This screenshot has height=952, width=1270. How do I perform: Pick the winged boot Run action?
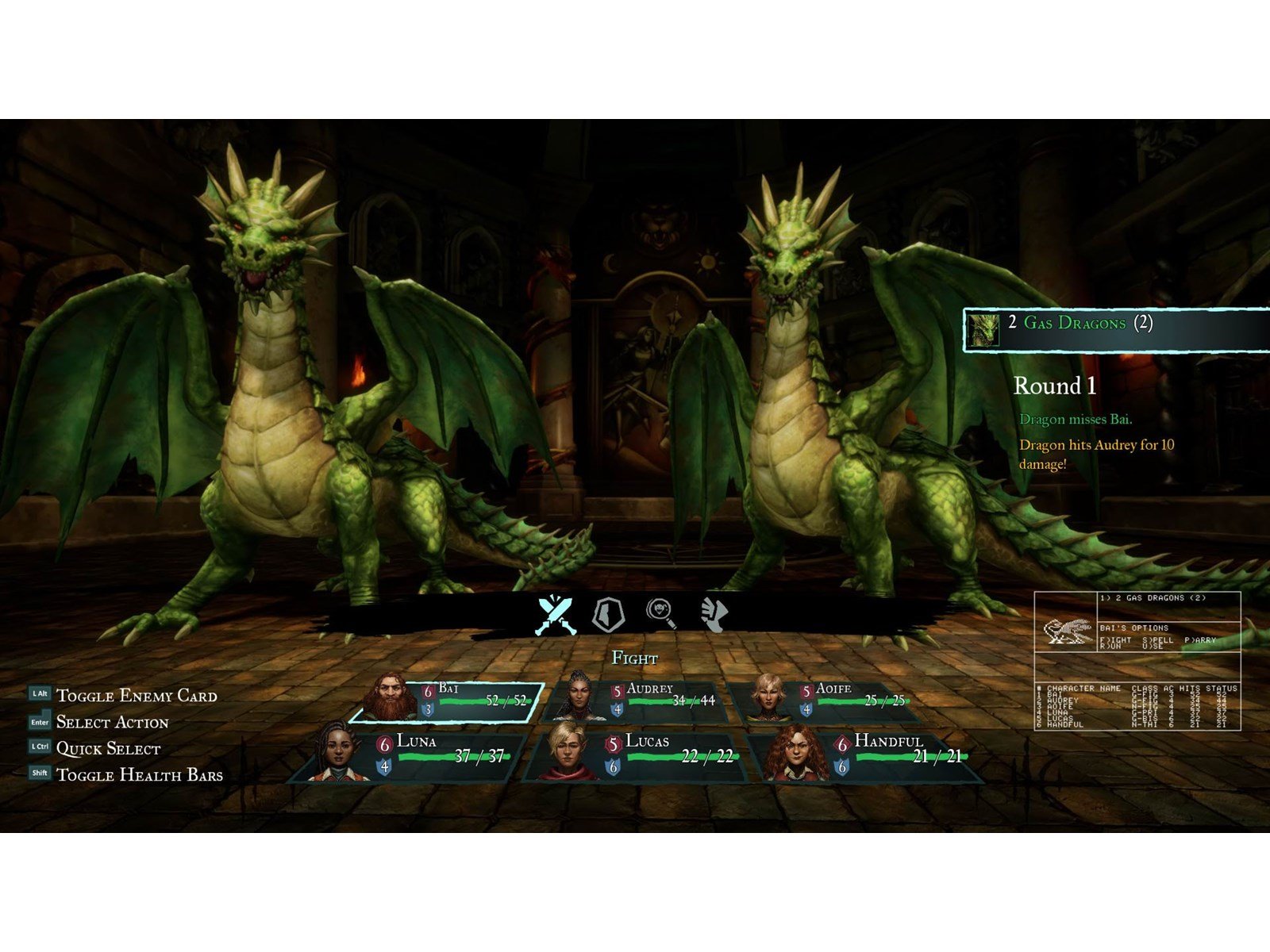click(x=714, y=614)
